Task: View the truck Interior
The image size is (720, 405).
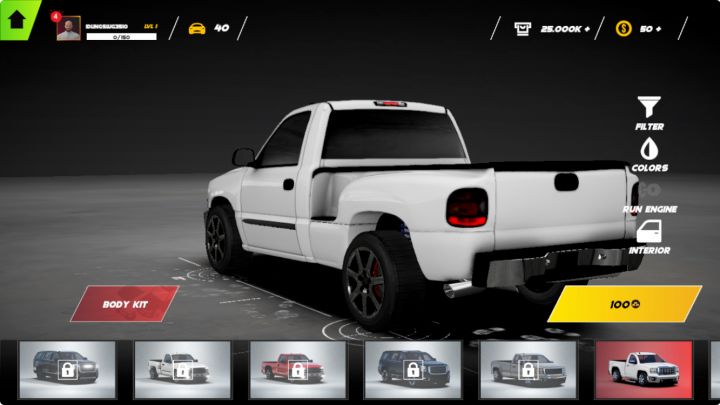Action: pos(649,237)
